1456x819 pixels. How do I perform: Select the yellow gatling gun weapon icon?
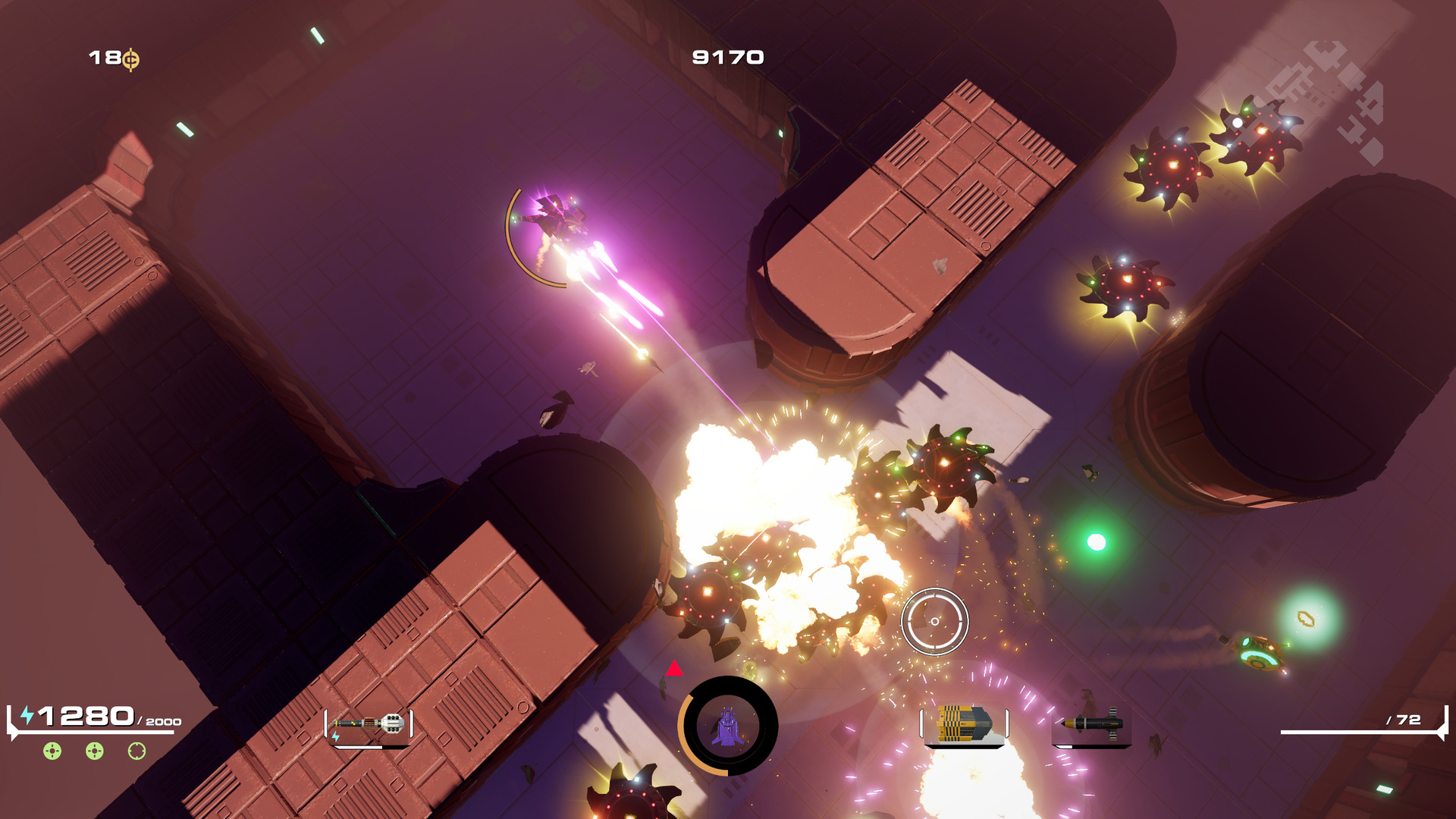click(963, 723)
